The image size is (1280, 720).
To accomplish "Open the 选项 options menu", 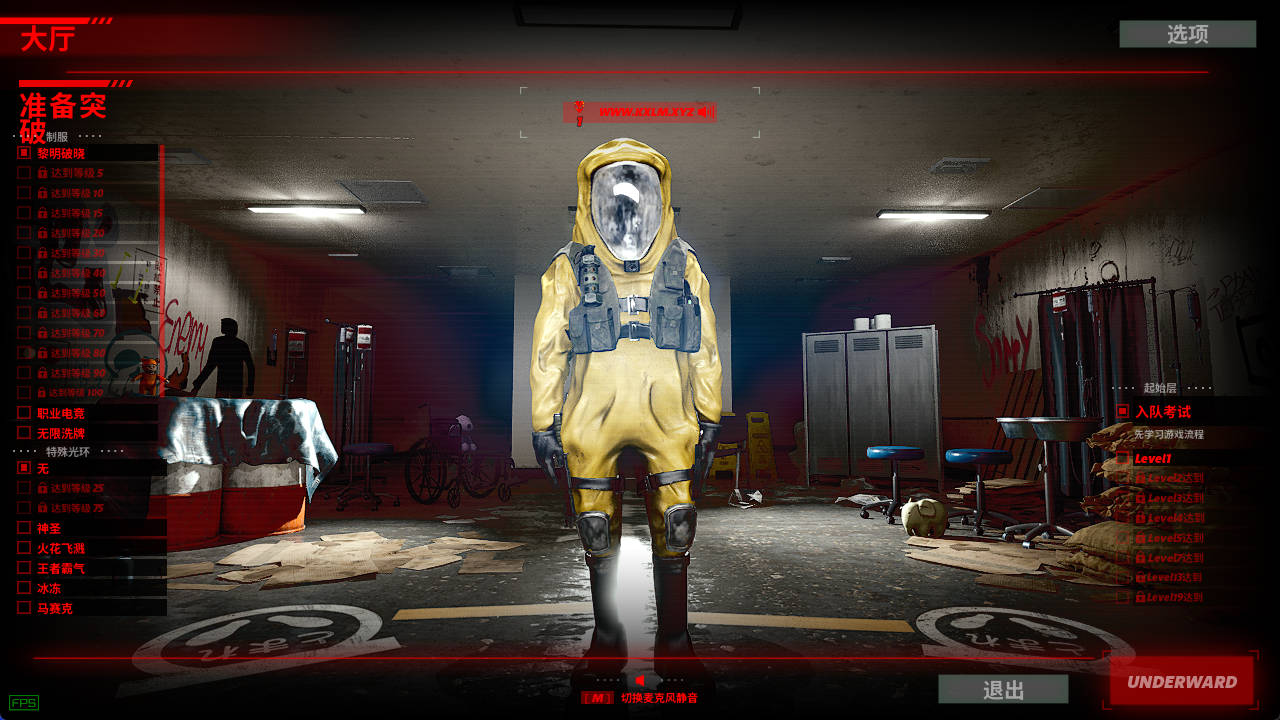I will tap(1187, 34).
